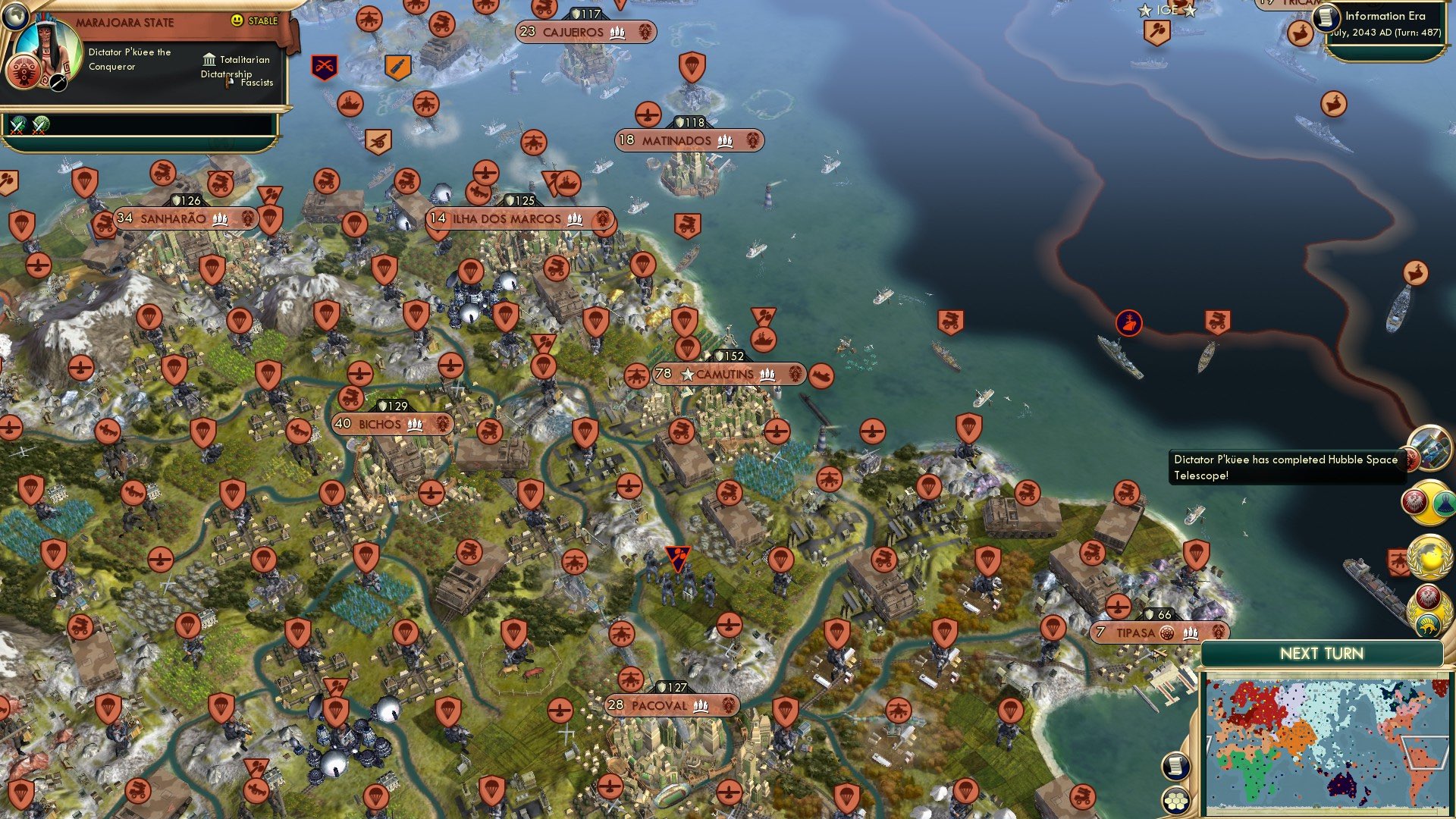The image size is (1456, 819).
Task: Toggle the Camutins city capital star
Action: (687, 373)
